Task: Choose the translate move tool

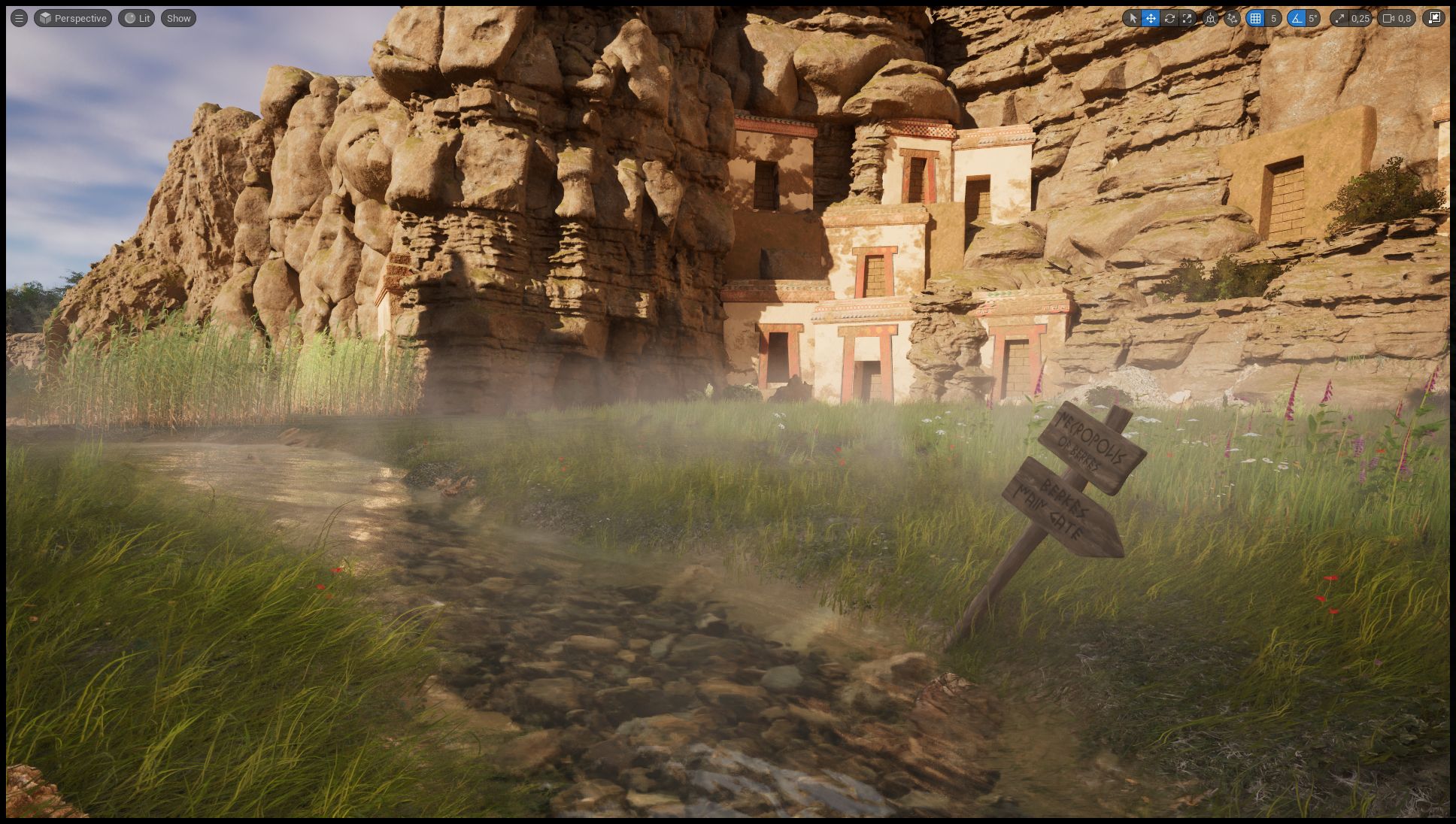Action: (x=1151, y=18)
